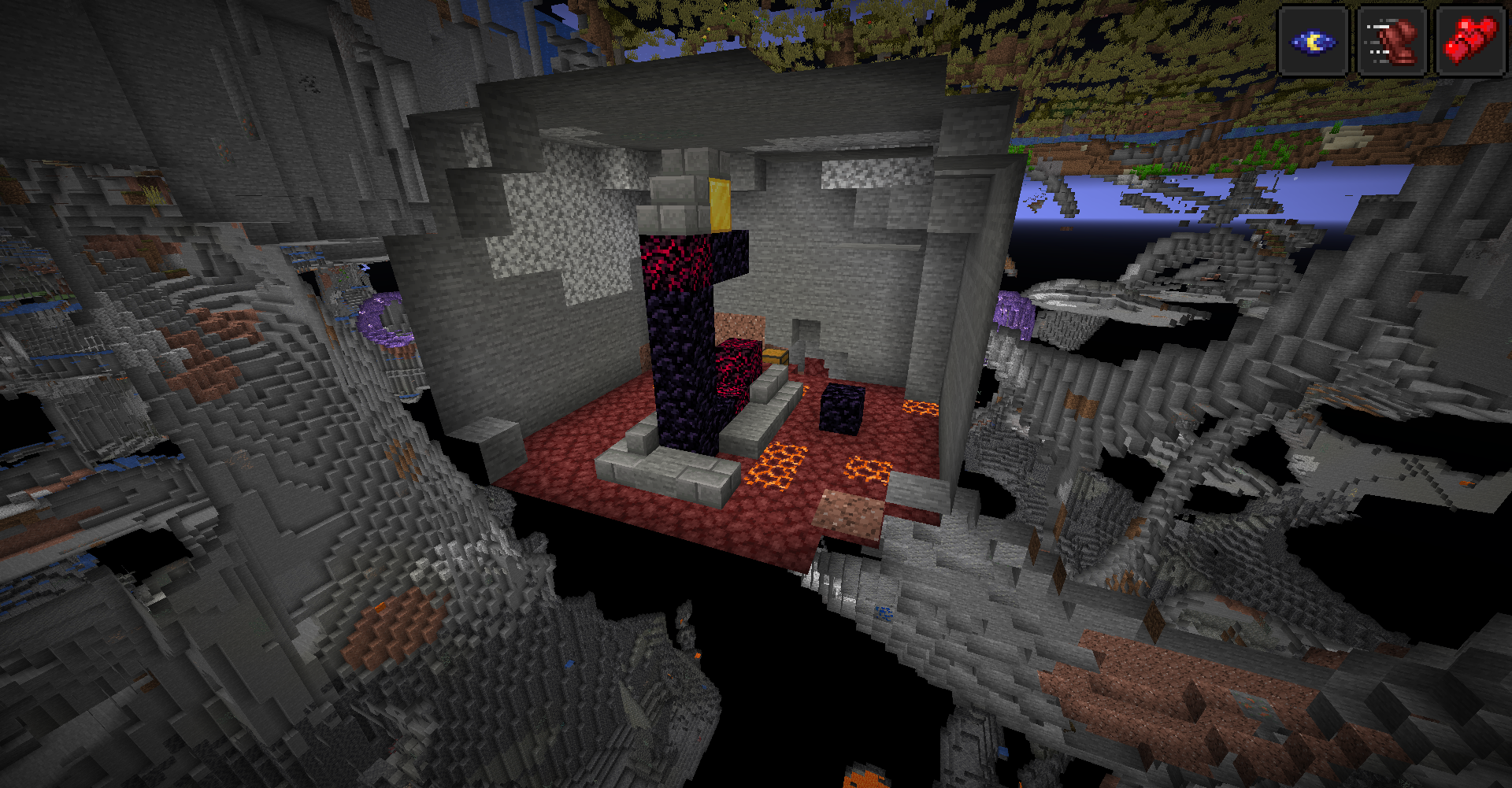The width and height of the screenshot is (1512, 788).
Task: Click the red hearts effect icon
Action: click(x=1469, y=42)
